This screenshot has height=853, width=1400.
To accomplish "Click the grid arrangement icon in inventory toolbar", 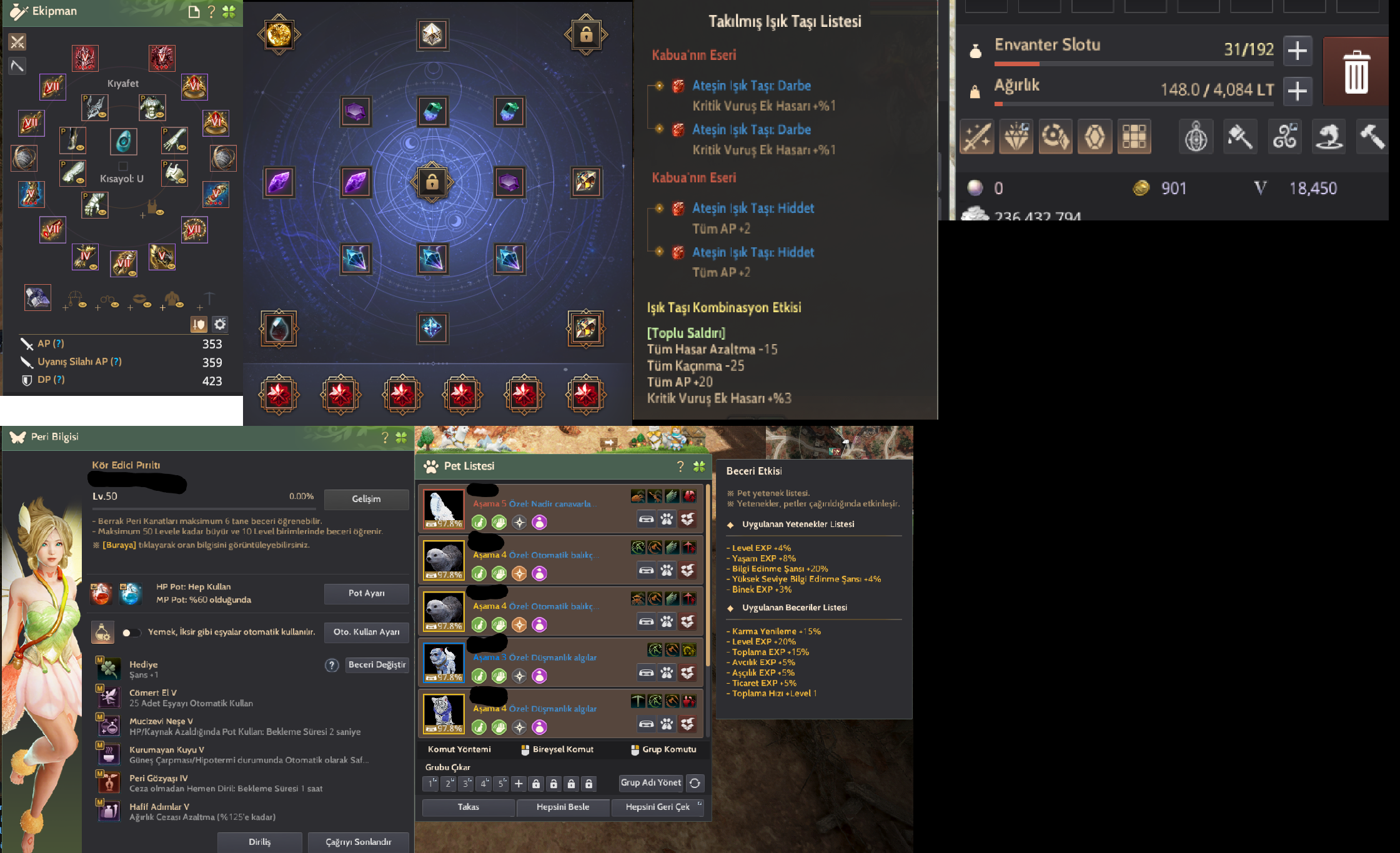I will click(1134, 136).
